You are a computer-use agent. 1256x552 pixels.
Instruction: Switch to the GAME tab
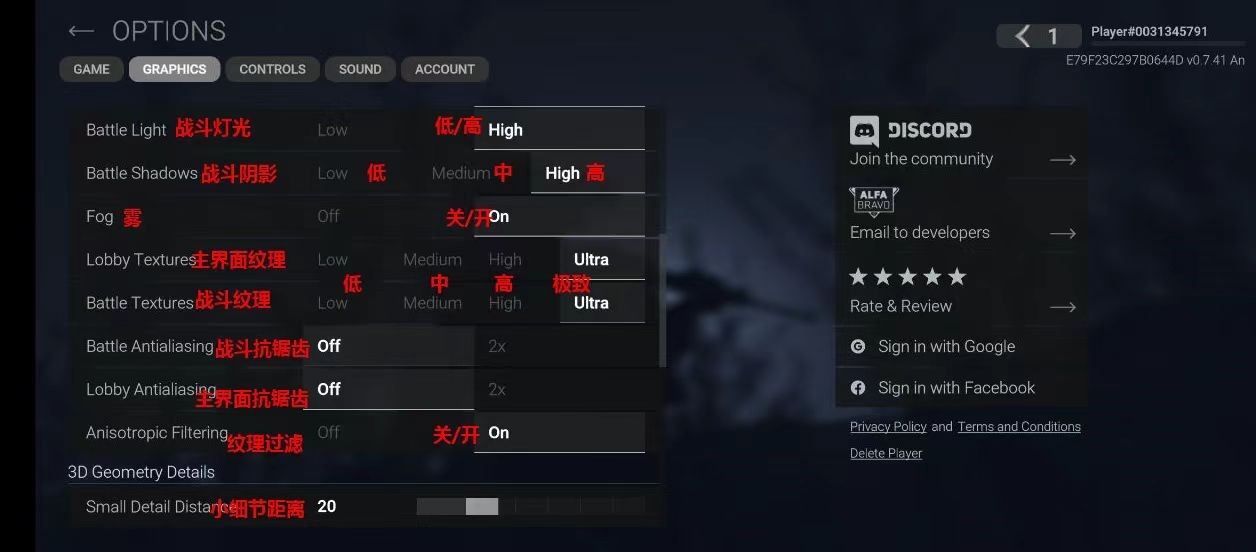click(91, 69)
